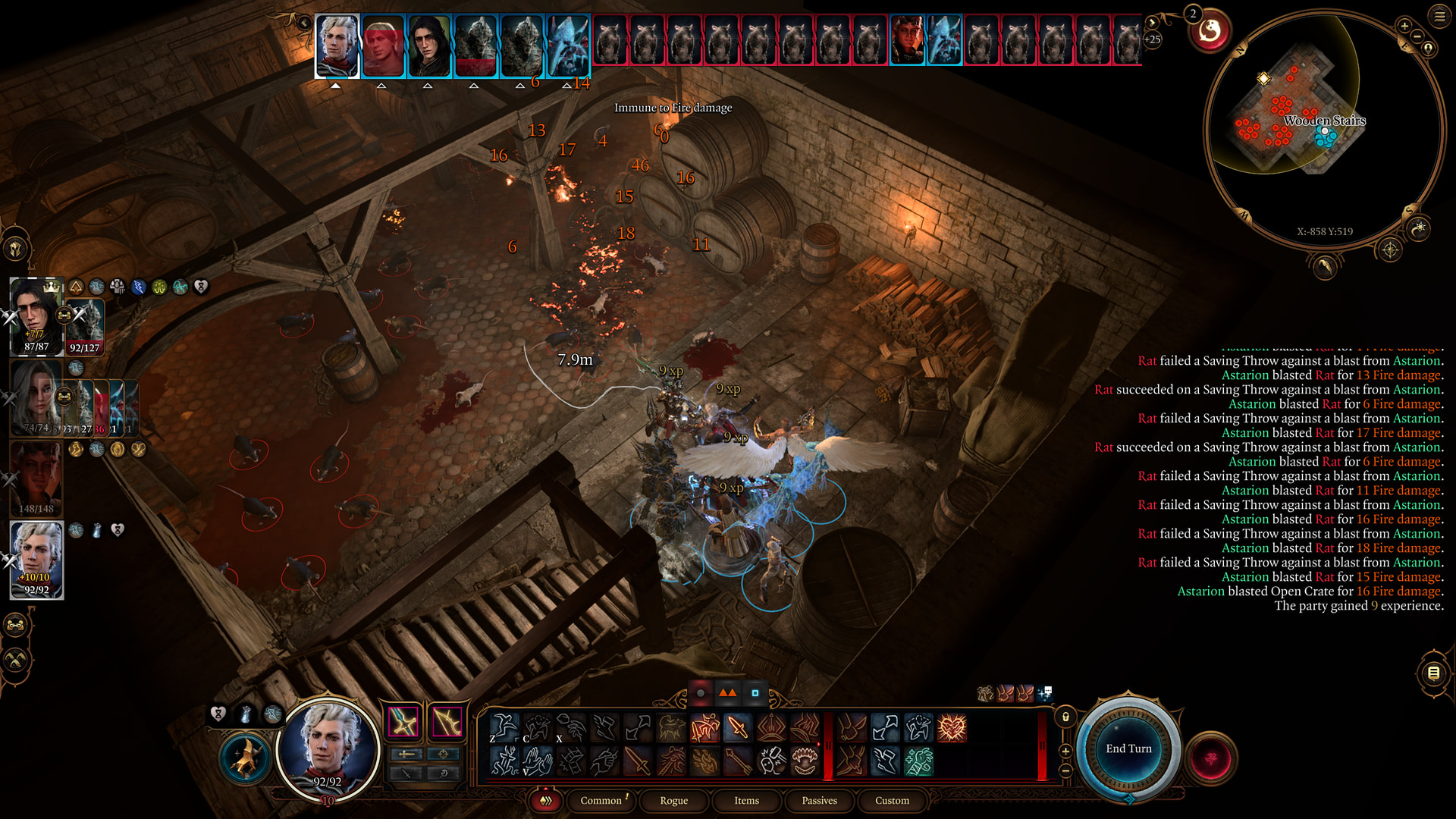1456x819 pixels.
Task: Select the Passives hotbar tab
Action: pos(819,800)
